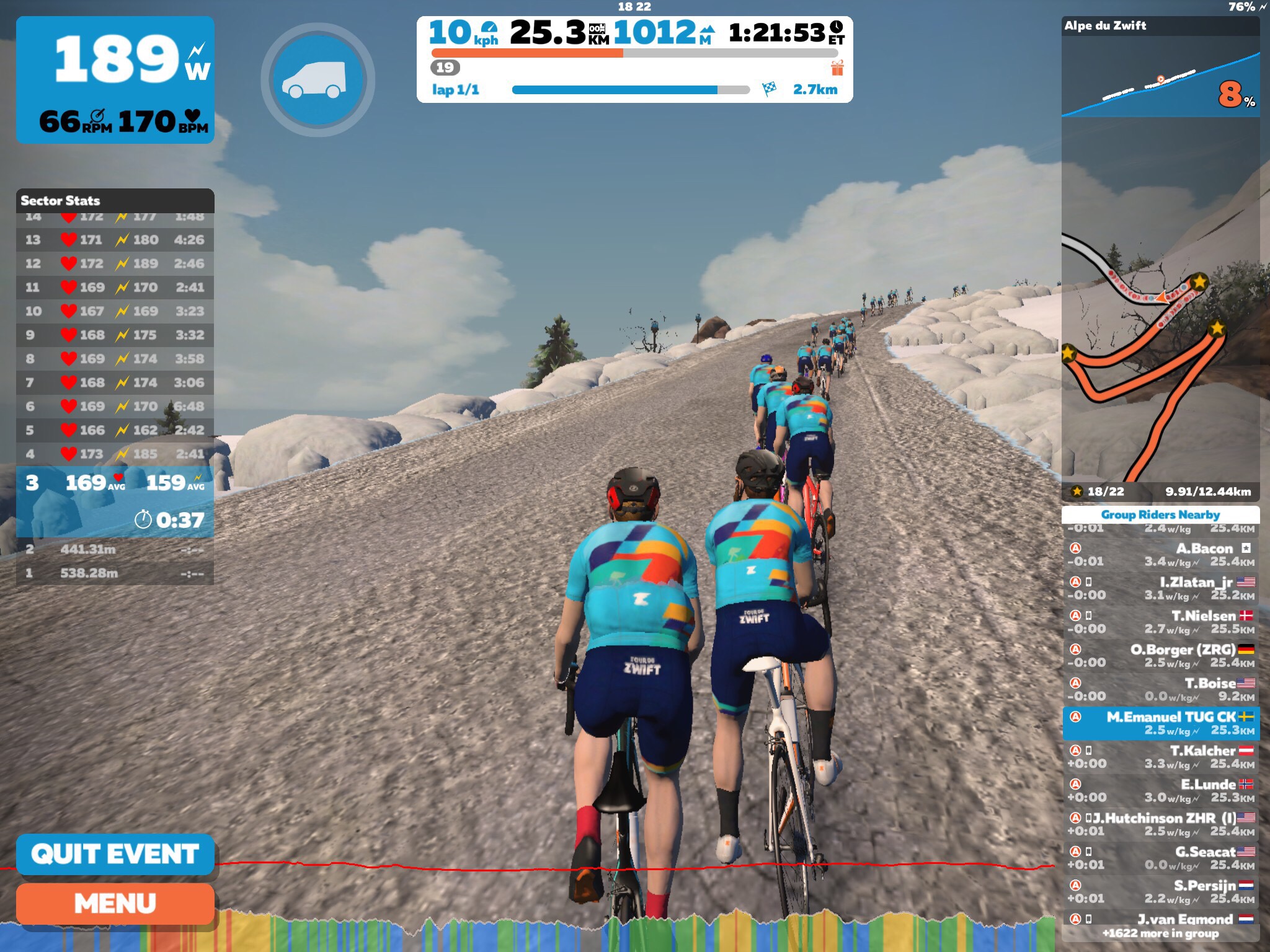Click the orange gift box icon
The width and height of the screenshot is (1270, 952).
[837, 68]
